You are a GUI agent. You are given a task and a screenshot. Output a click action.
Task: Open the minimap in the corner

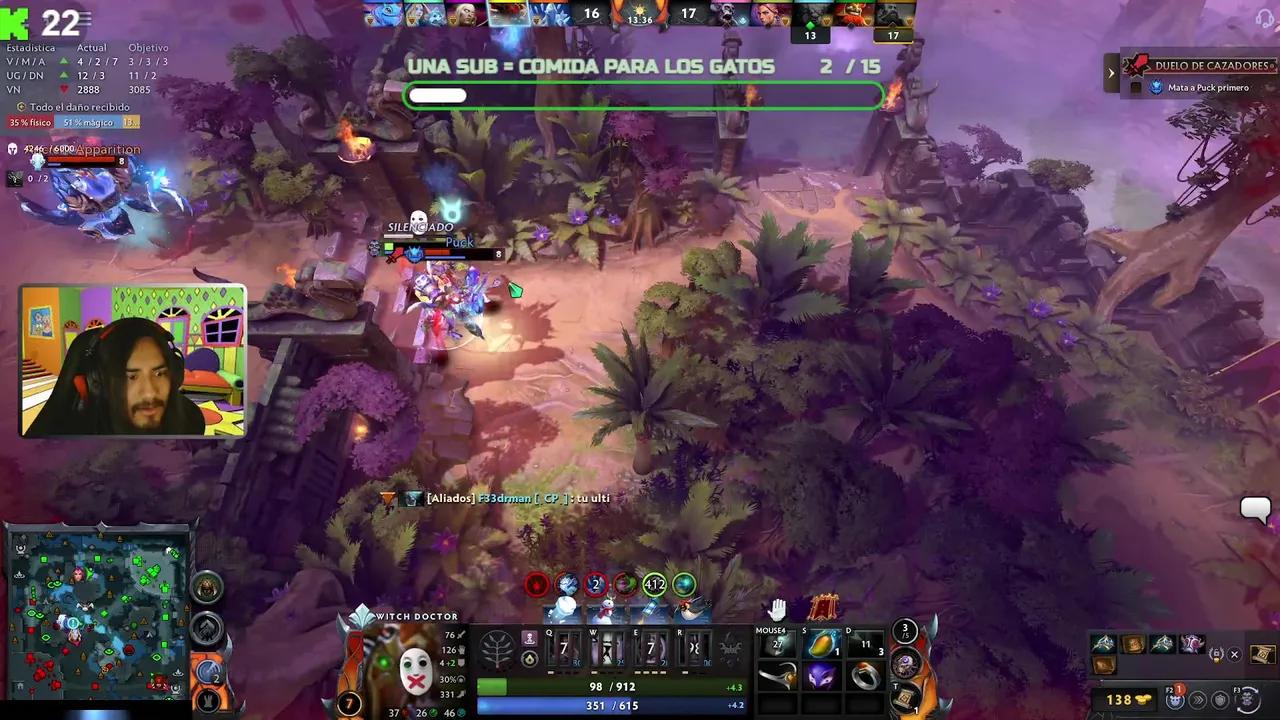98,612
